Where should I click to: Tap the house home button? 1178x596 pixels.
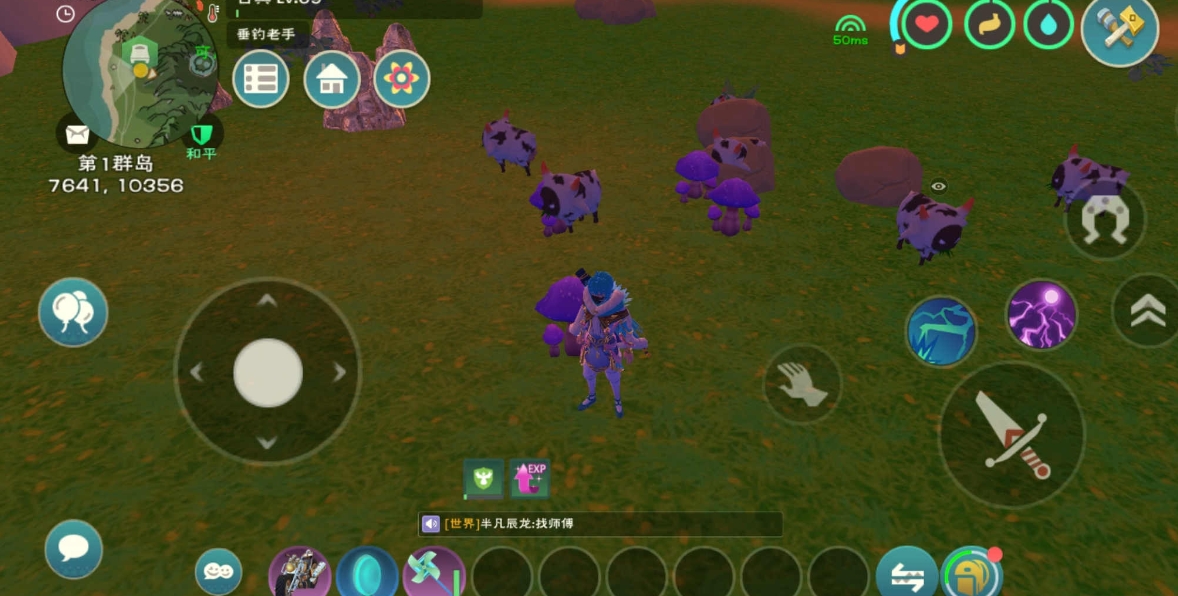(x=332, y=79)
